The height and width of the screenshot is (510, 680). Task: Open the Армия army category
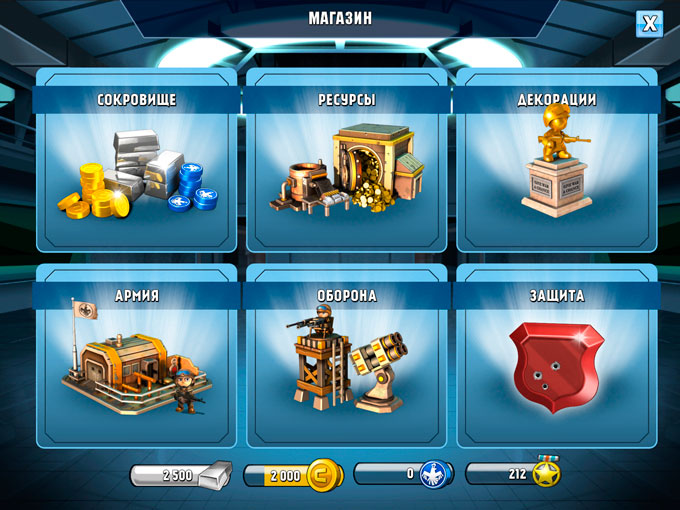137,358
